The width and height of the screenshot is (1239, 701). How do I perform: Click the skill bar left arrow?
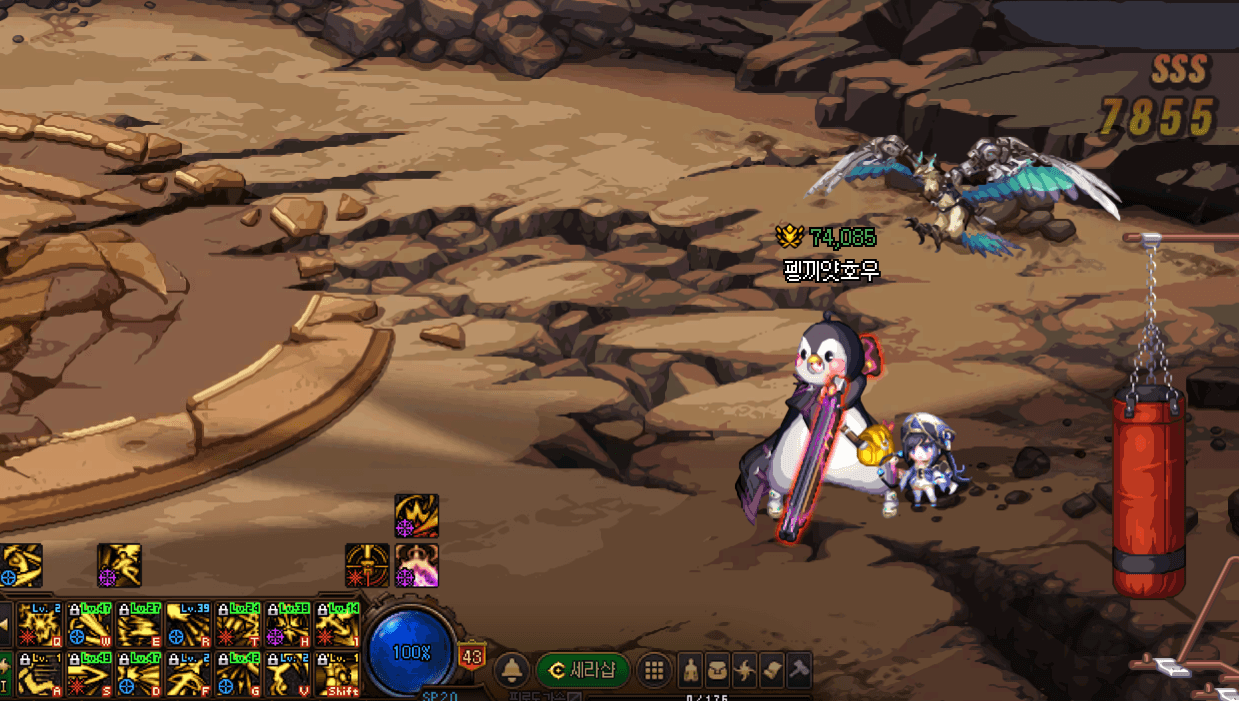click(x=5, y=626)
